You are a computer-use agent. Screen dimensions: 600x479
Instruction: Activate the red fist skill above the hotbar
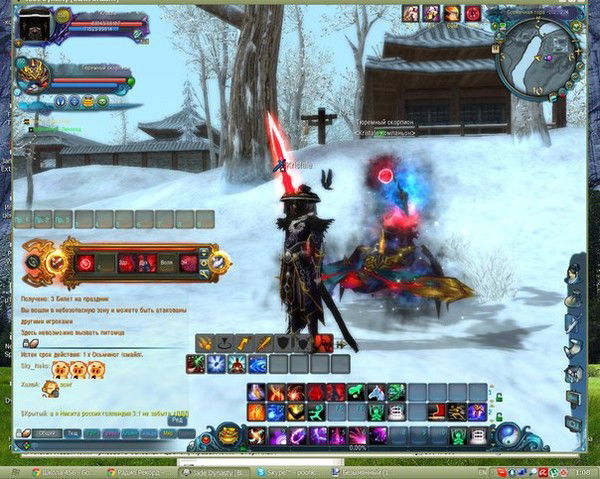coord(323,343)
